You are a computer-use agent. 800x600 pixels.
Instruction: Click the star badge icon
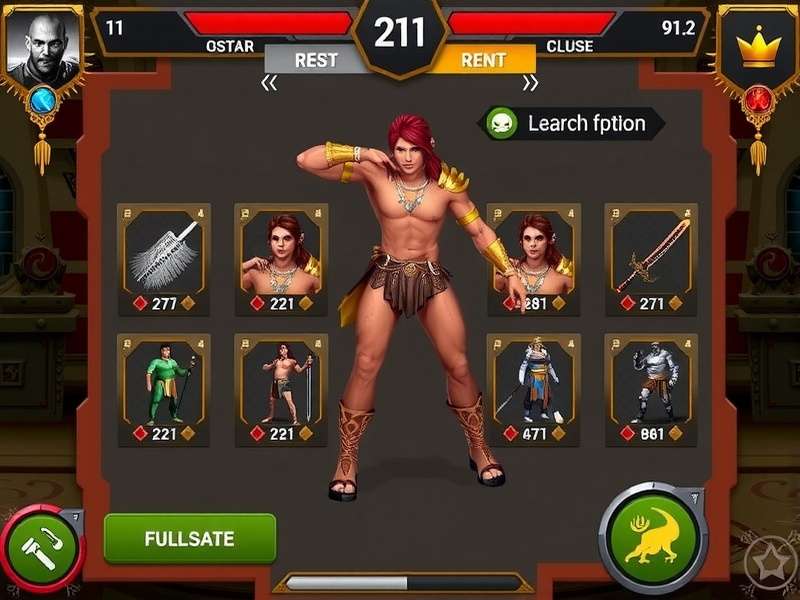click(x=770, y=567)
